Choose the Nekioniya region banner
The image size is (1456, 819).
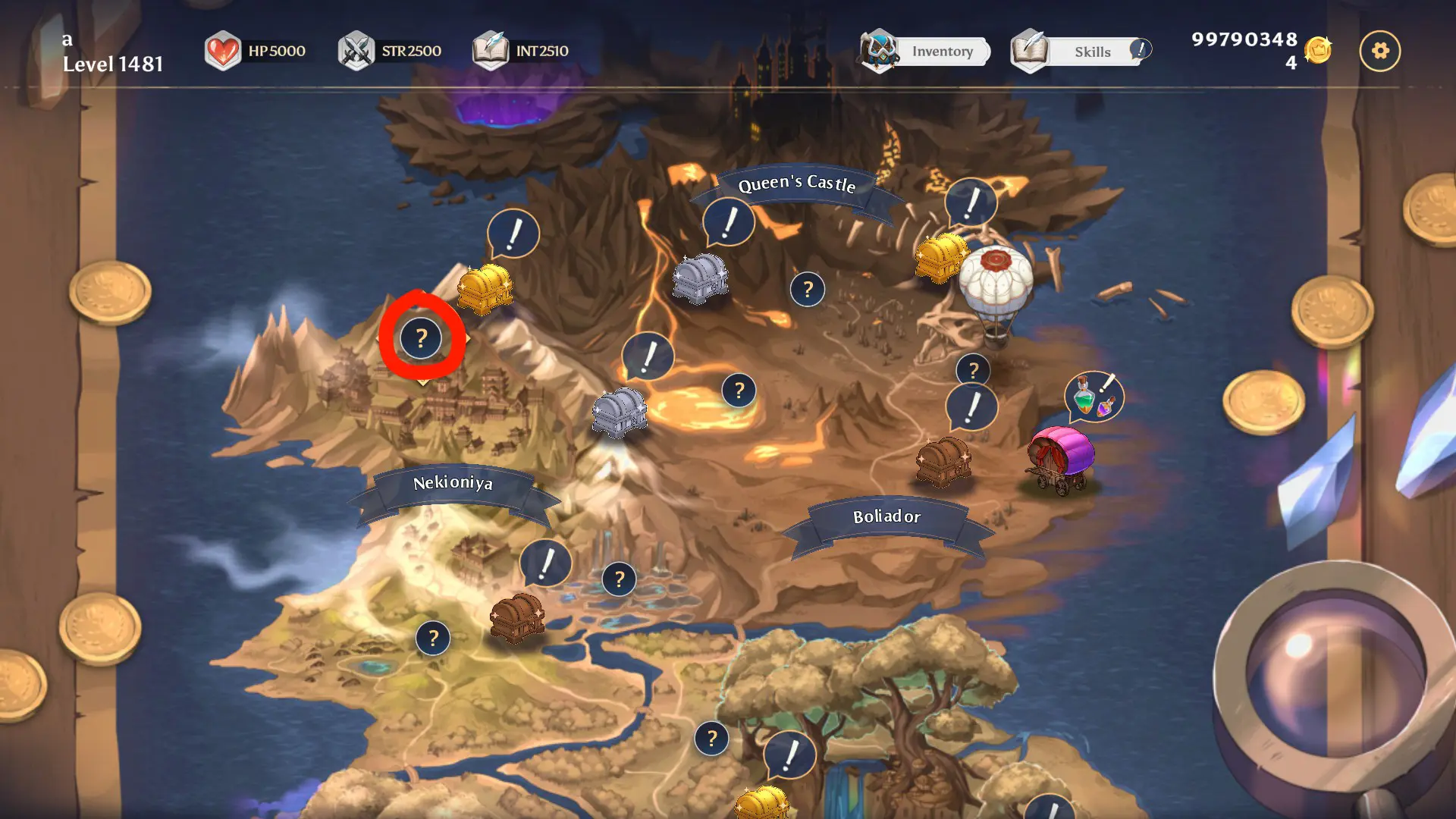coord(453,483)
